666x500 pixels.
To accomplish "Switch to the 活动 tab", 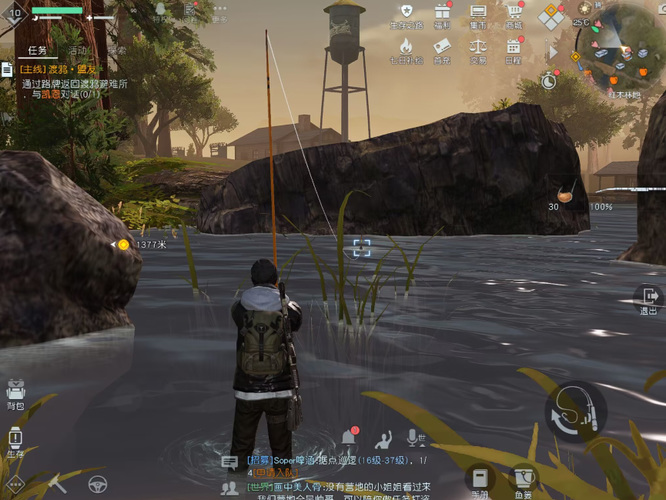I will click(79, 50).
